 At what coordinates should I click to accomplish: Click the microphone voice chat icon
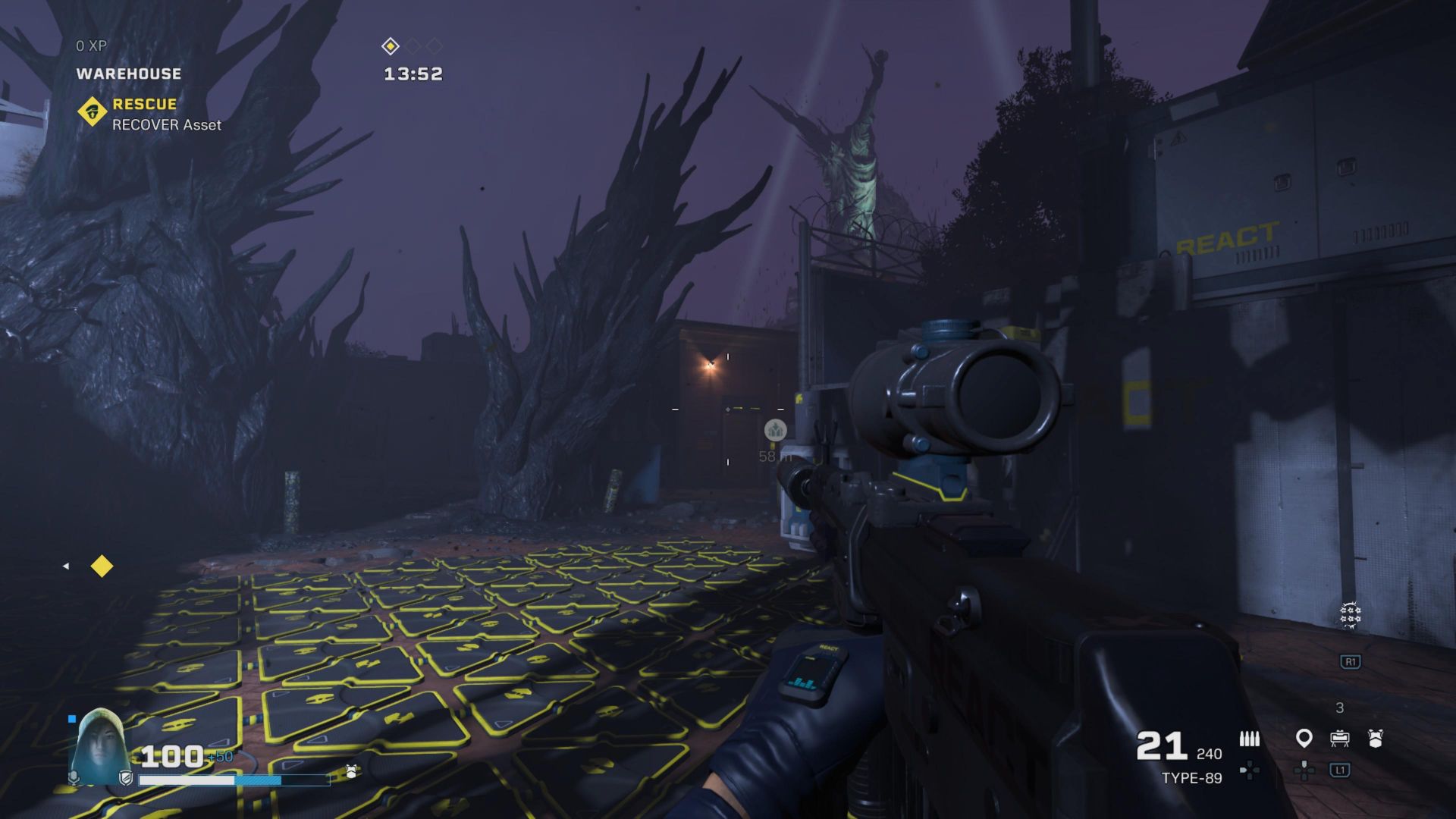click(x=74, y=778)
